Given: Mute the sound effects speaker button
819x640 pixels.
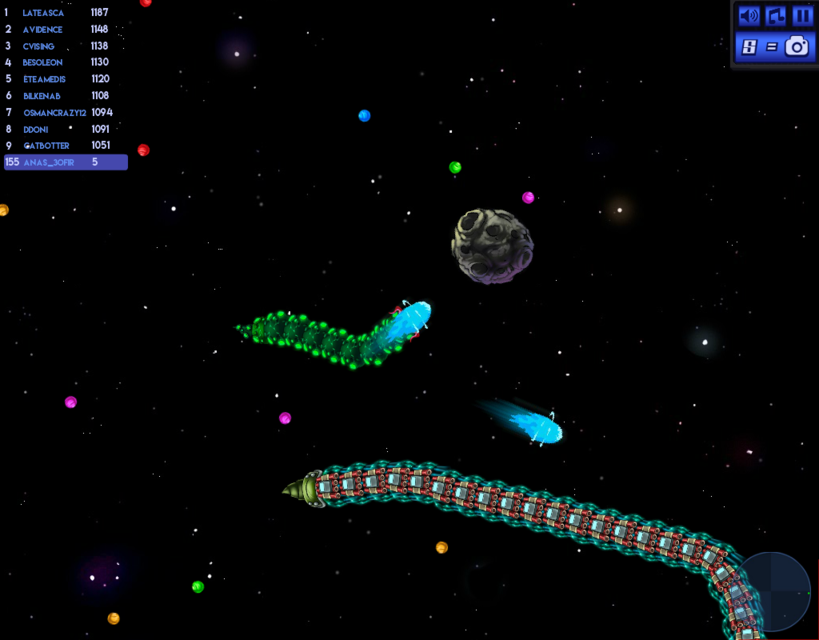Looking at the screenshot, I should click(x=748, y=16).
